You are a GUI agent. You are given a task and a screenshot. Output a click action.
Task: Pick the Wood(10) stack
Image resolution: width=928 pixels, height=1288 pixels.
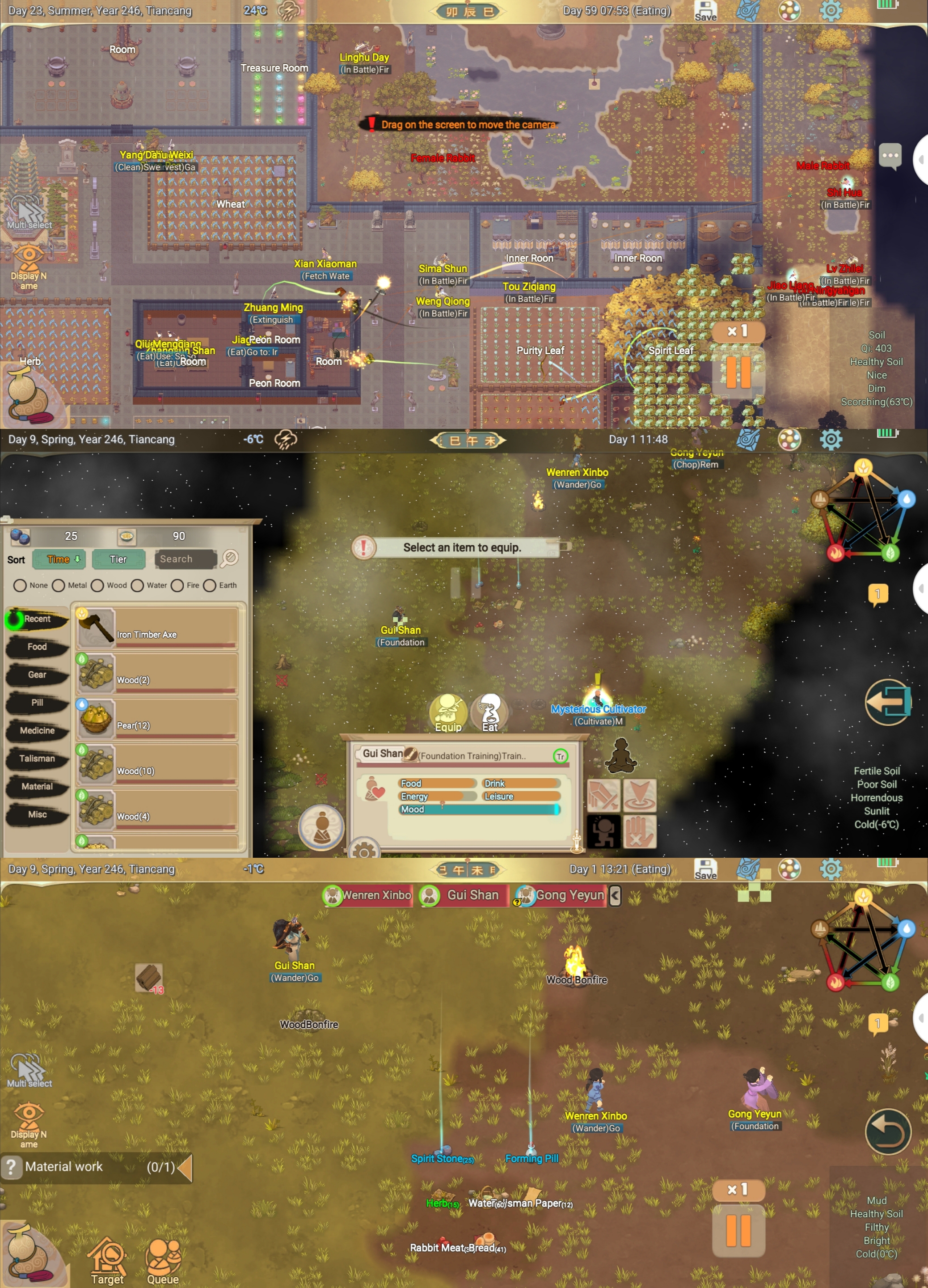coord(156,764)
